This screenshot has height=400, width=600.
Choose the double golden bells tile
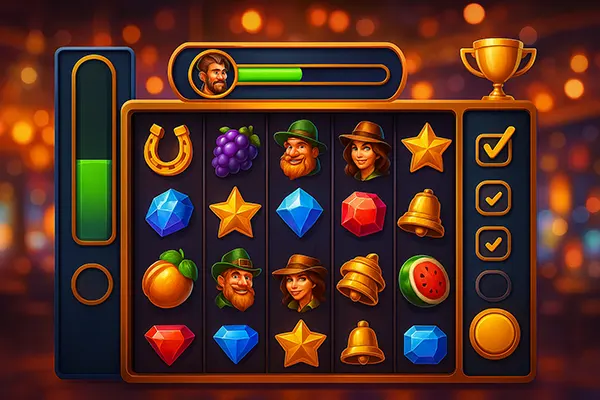(x=360, y=279)
